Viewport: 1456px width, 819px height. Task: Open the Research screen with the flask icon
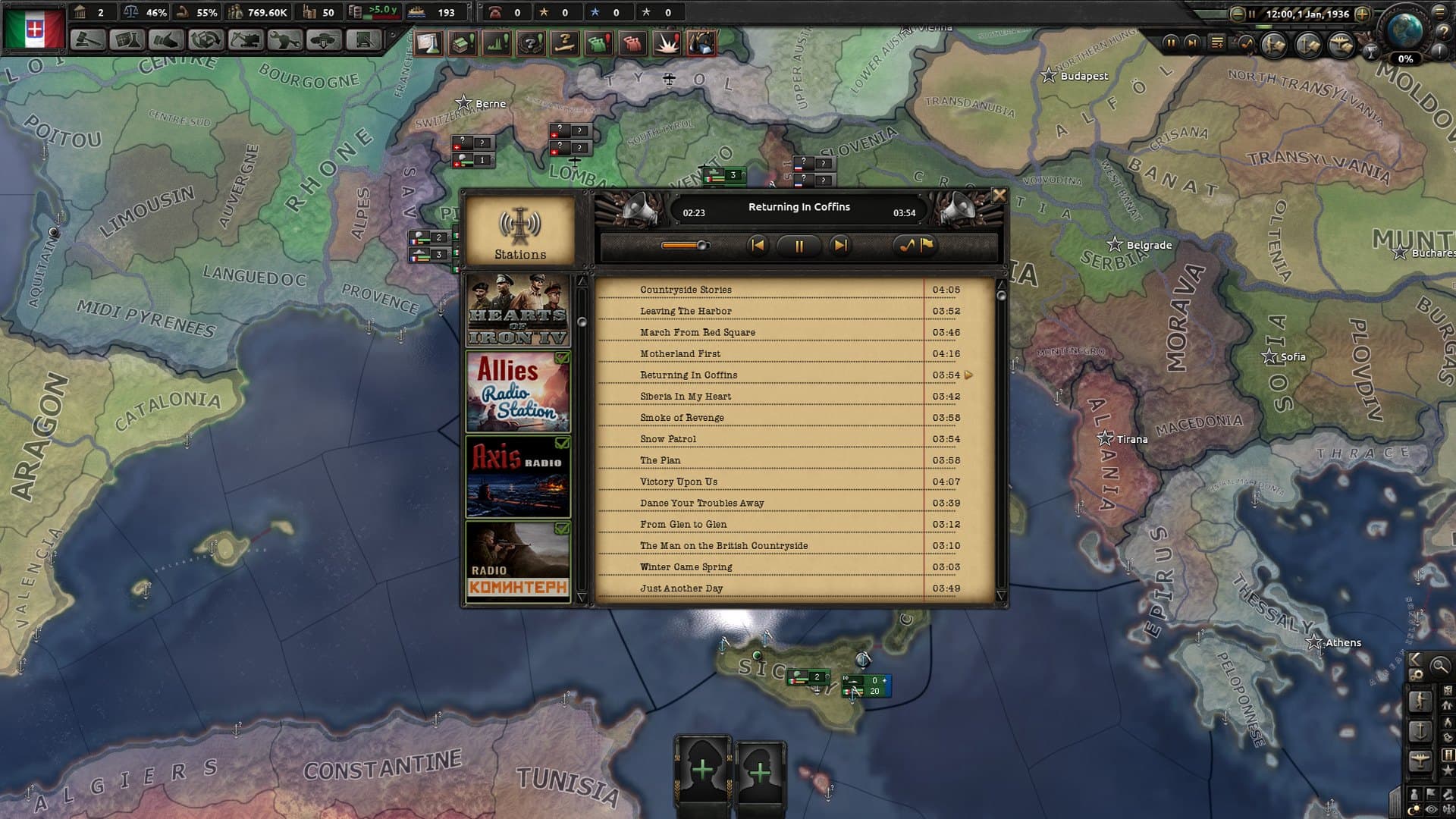tap(127, 38)
